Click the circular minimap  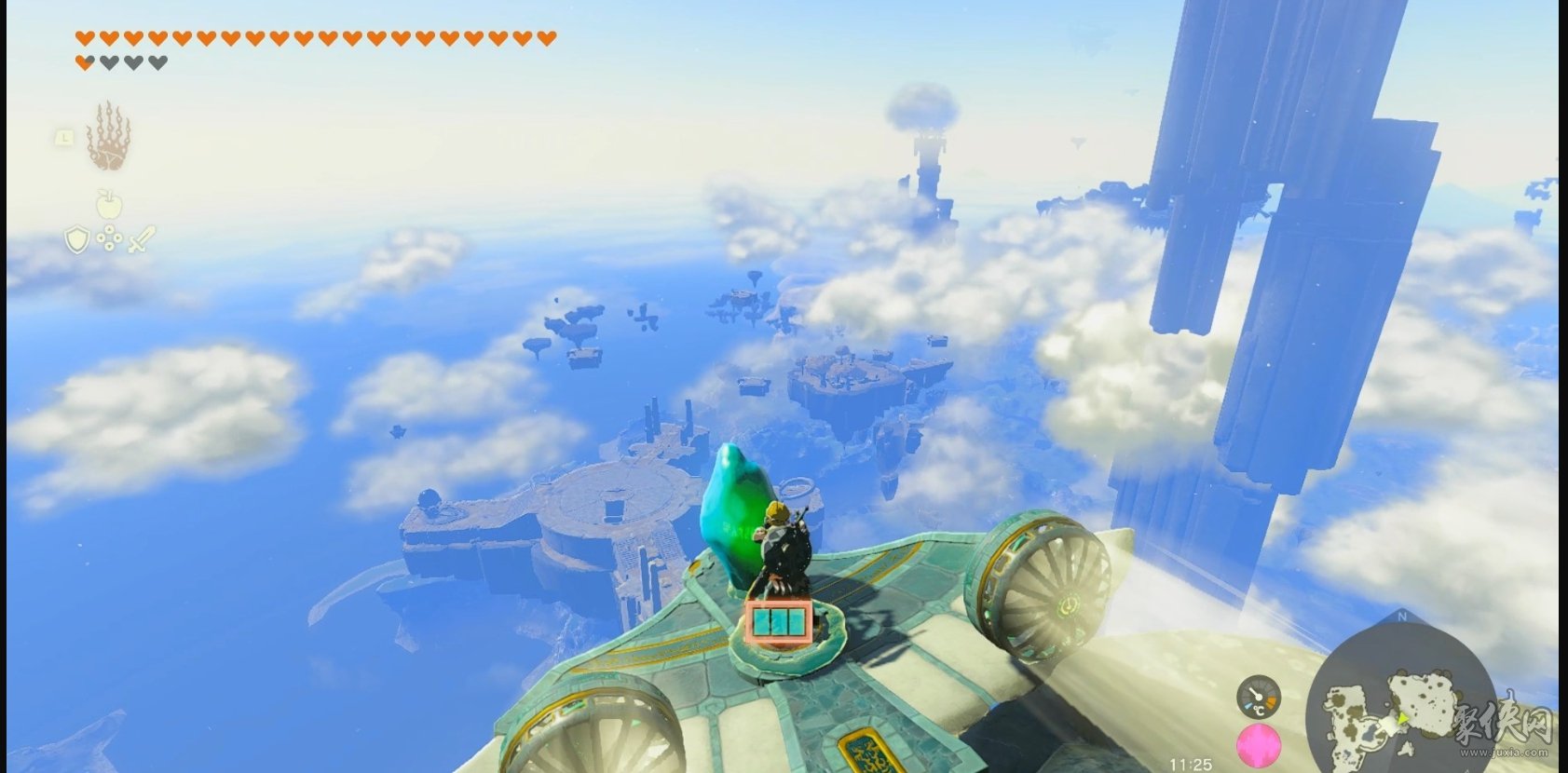click(1400, 698)
